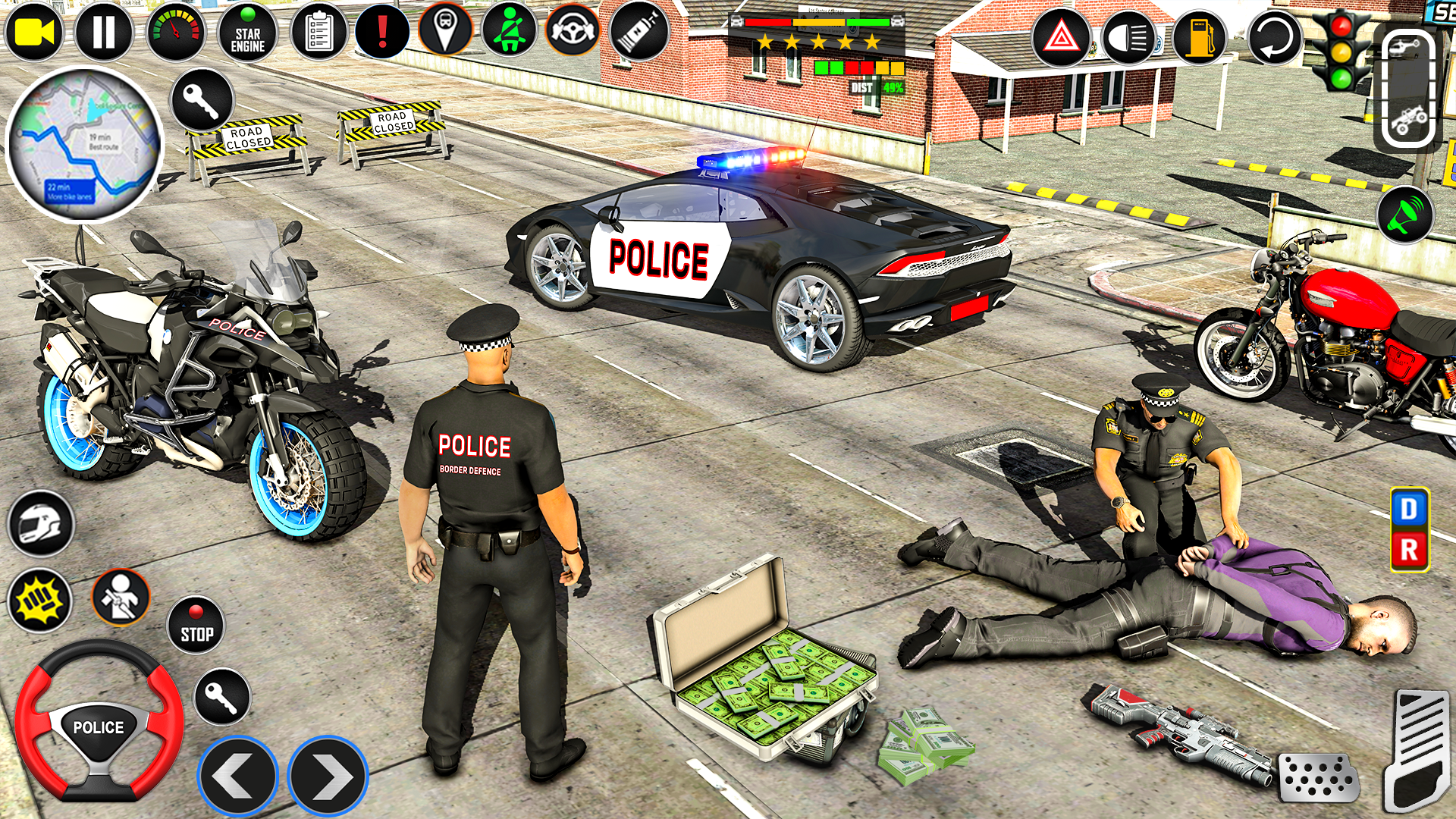1456x819 pixels.
Task: Tap the red warning exclamation icon
Action: pos(381,32)
